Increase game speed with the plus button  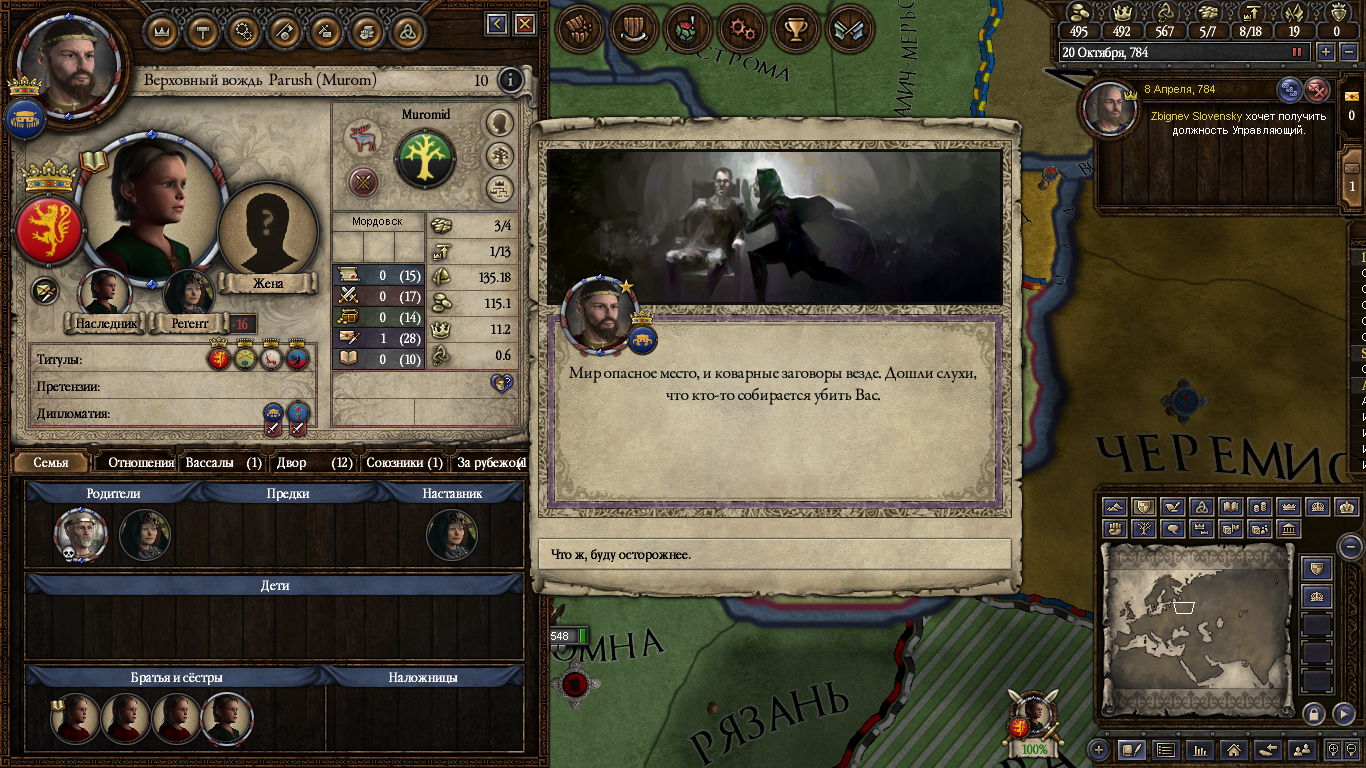click(x=1326, y=52)
